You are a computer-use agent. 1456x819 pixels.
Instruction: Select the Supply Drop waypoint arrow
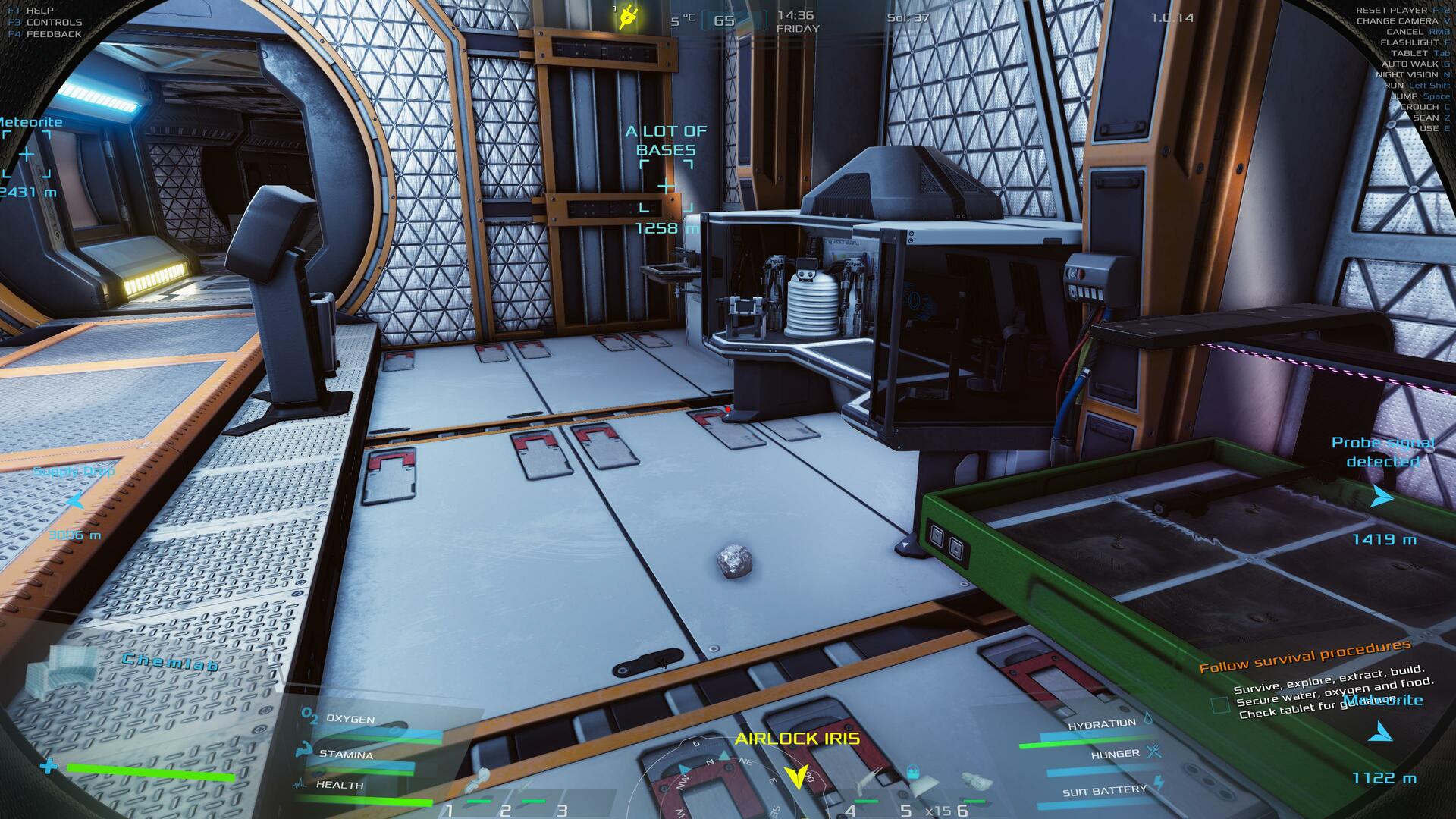(x=75, y=500)
